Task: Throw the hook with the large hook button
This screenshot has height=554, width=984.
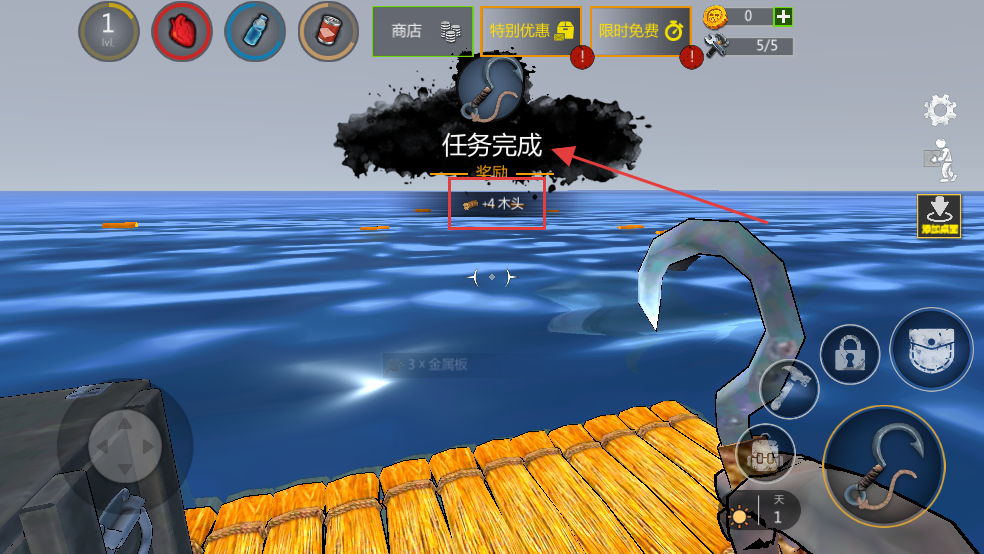Action: click(883, 467)
